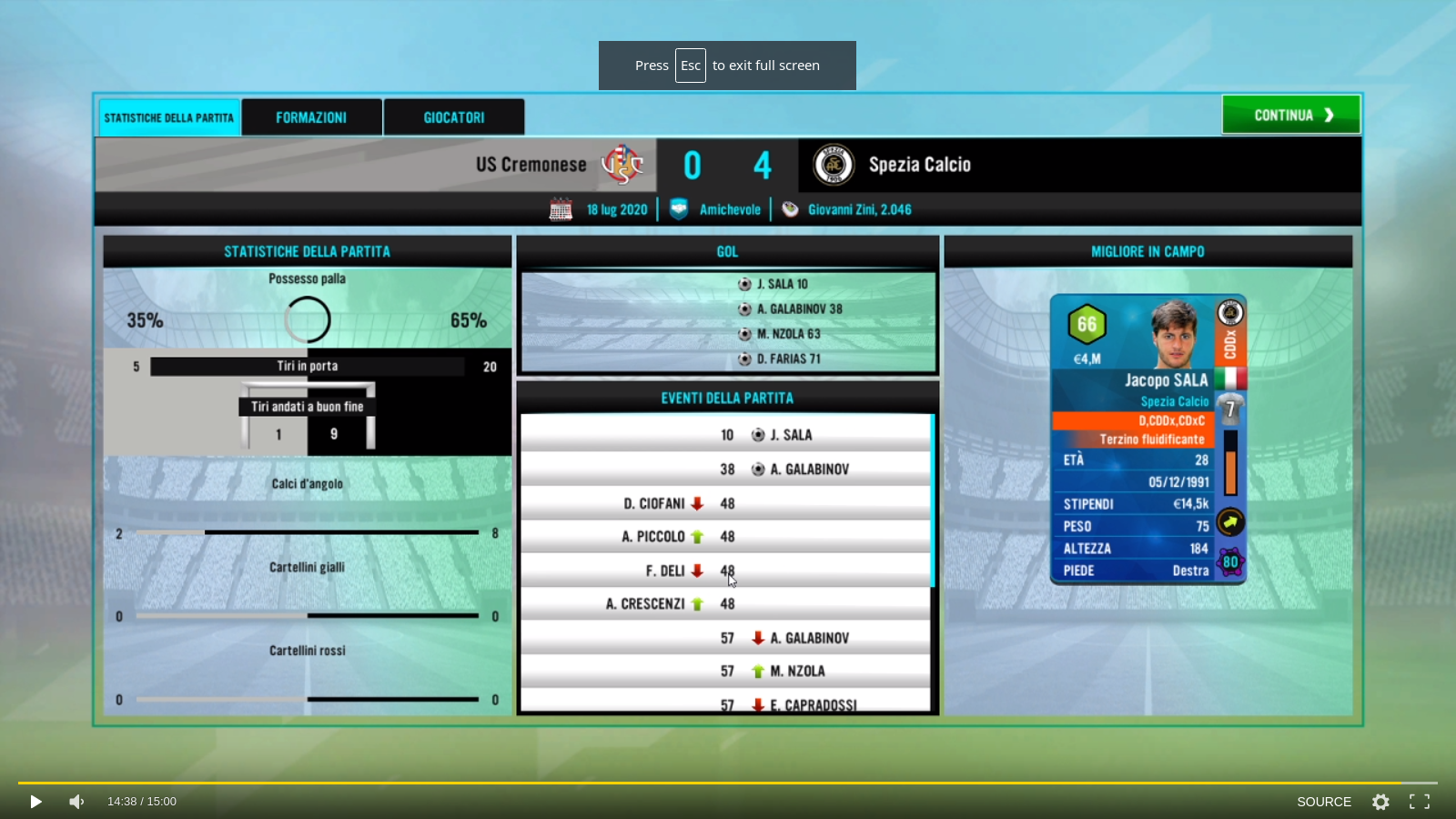Image resolution: width=1456 pixels, height=819 pixels.
Task: Select US Cremonese team name
Action: [x=531, y=165]
